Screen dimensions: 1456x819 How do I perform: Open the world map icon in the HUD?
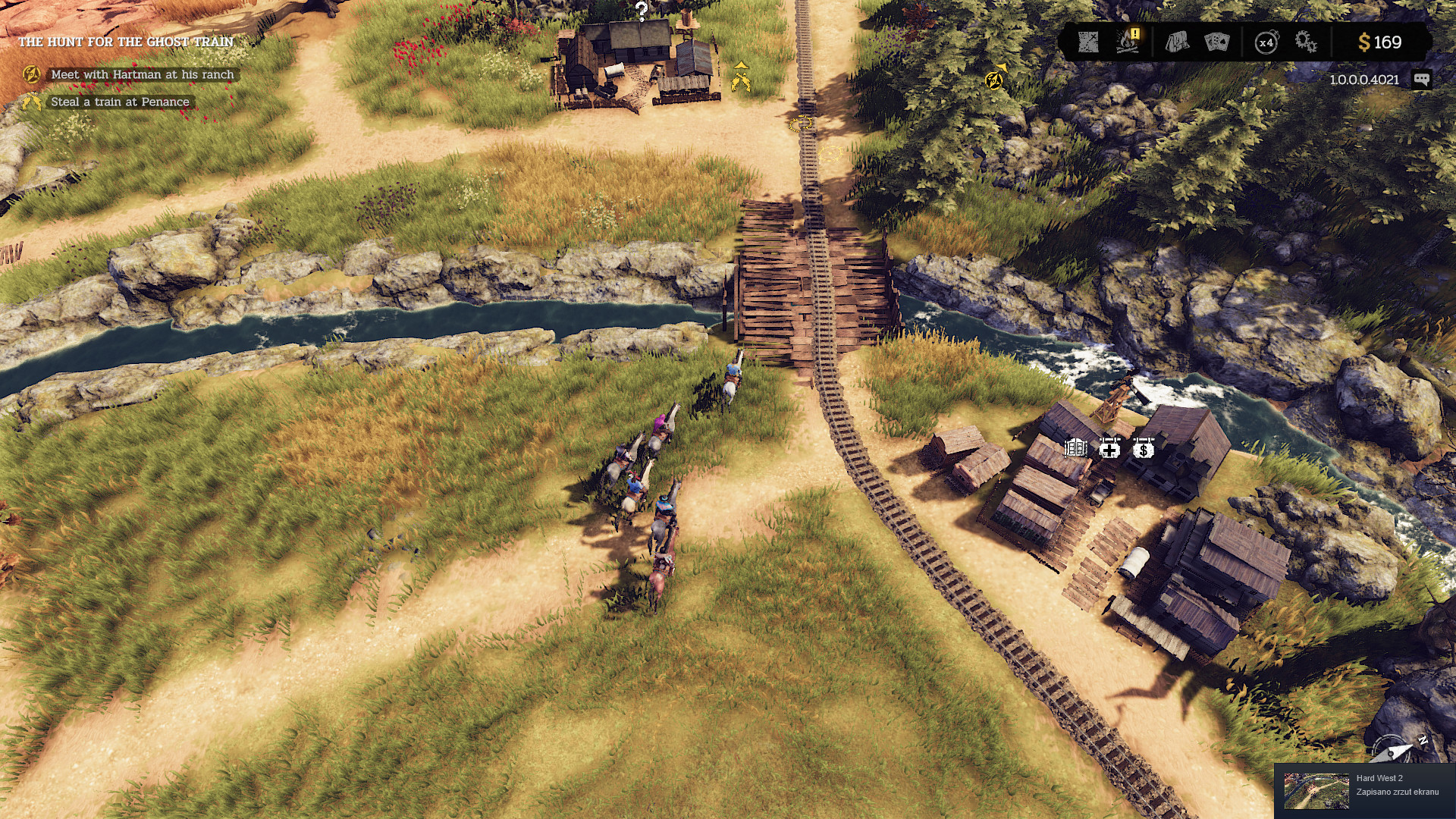[1090, 43]
